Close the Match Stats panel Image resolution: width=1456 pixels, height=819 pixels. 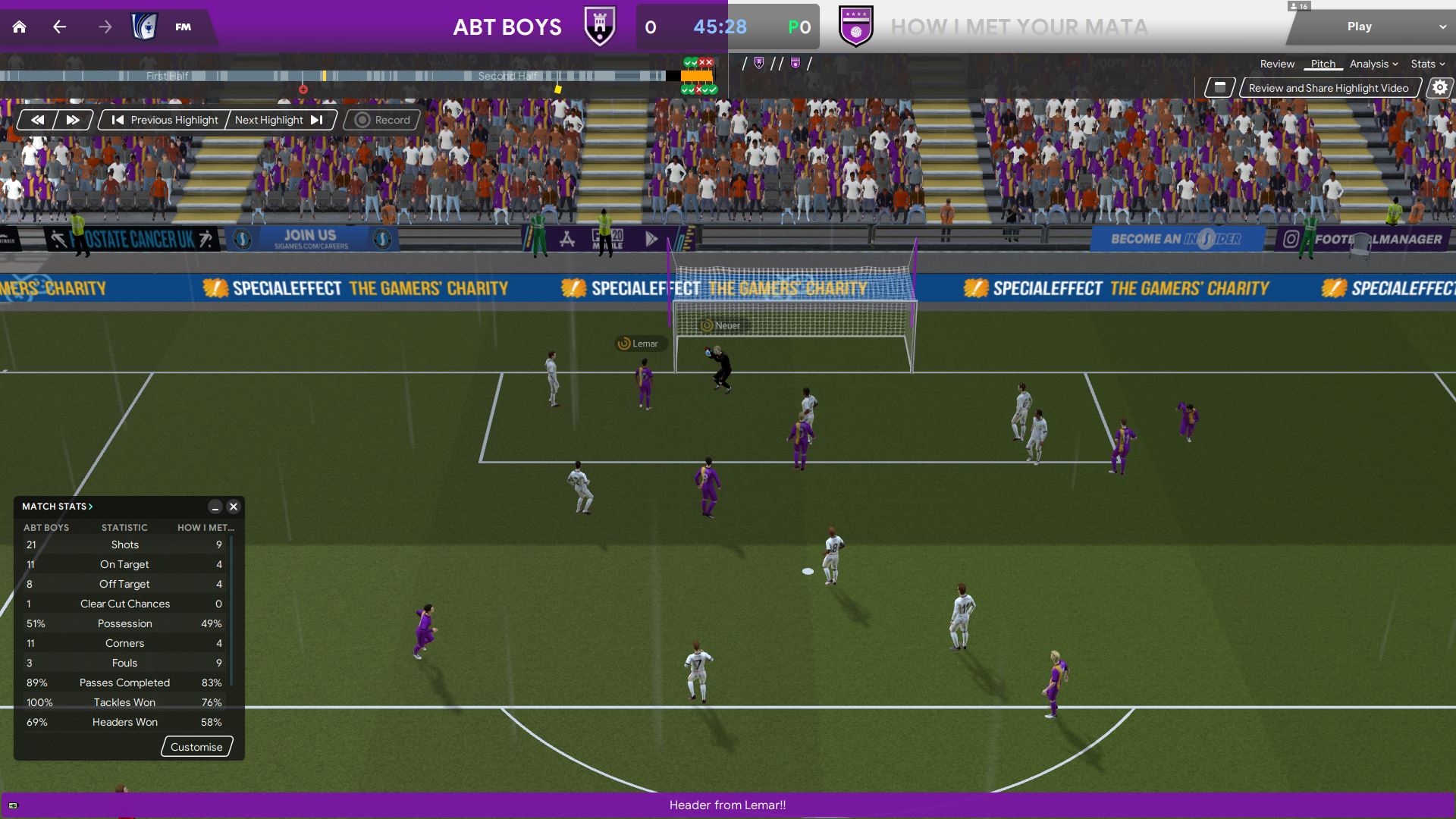point(234,507)
